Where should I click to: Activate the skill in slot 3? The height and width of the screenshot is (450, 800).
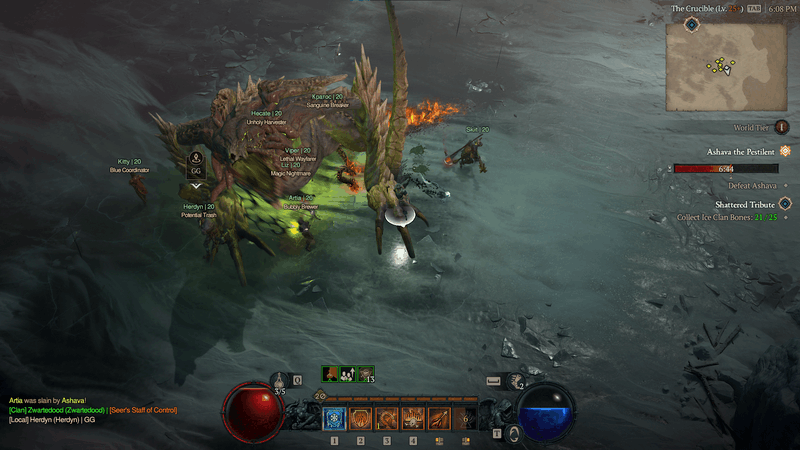click(x=387, y=419)
